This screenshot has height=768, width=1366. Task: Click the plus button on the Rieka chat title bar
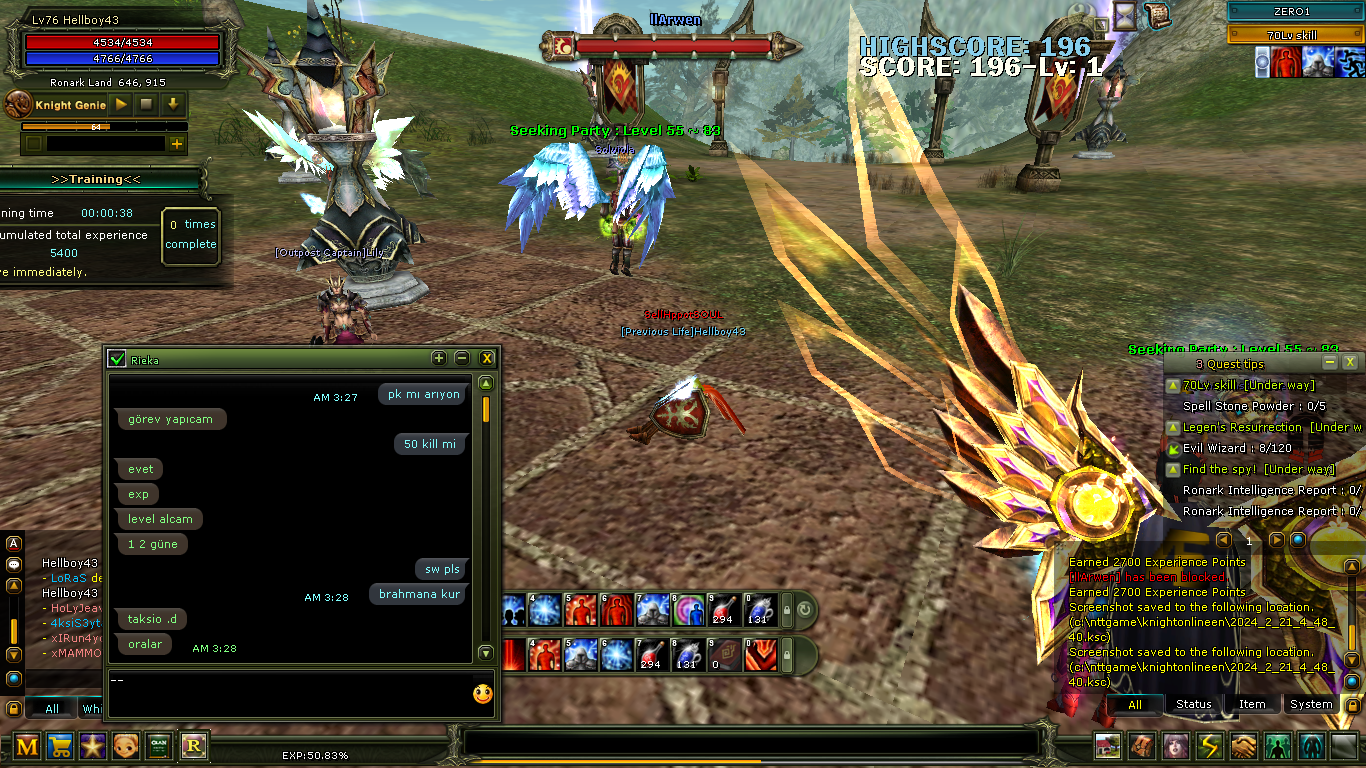pyautogui.click(x=439, y=358)
